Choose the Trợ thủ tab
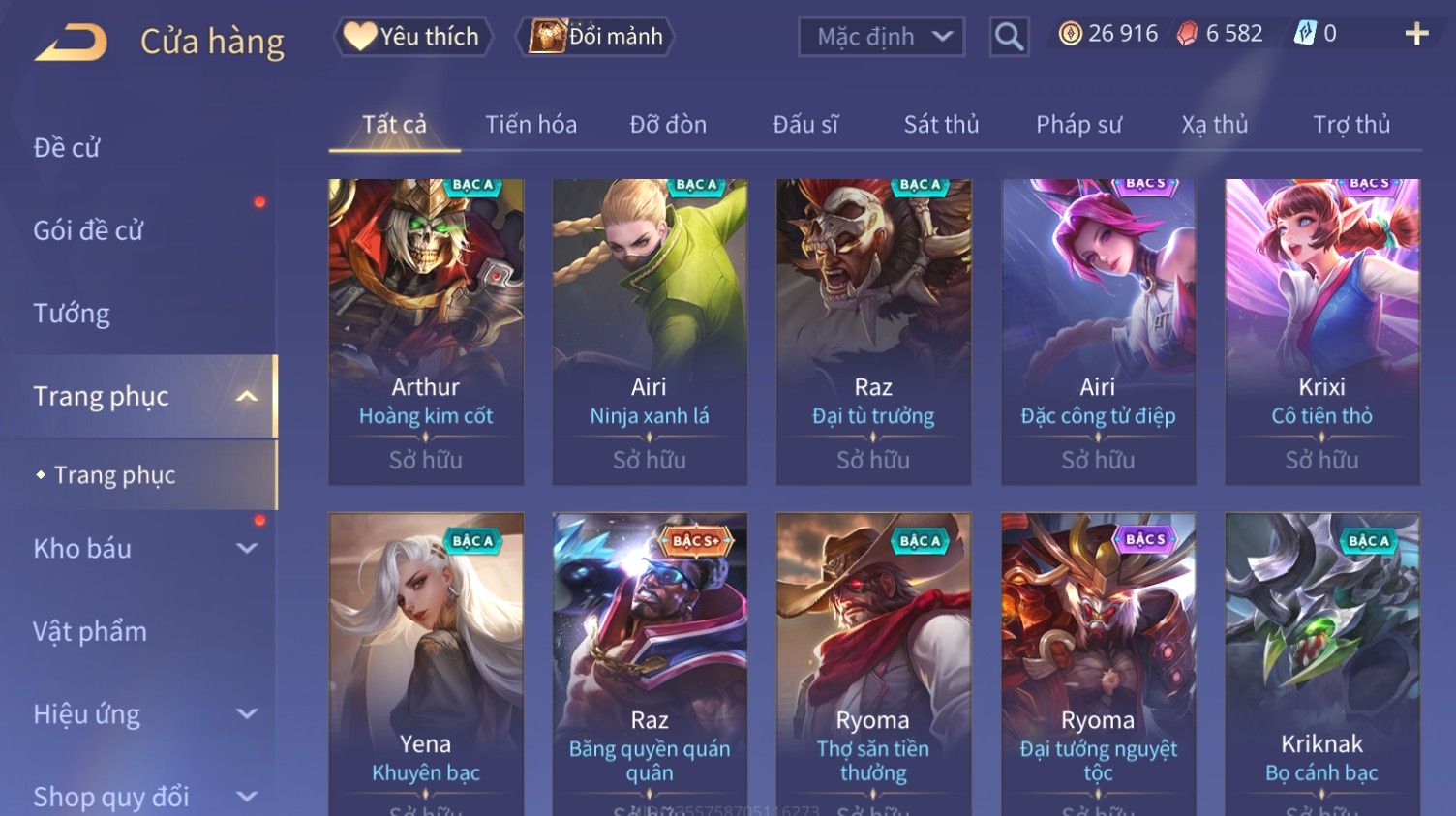 [x=1351, y=124]
